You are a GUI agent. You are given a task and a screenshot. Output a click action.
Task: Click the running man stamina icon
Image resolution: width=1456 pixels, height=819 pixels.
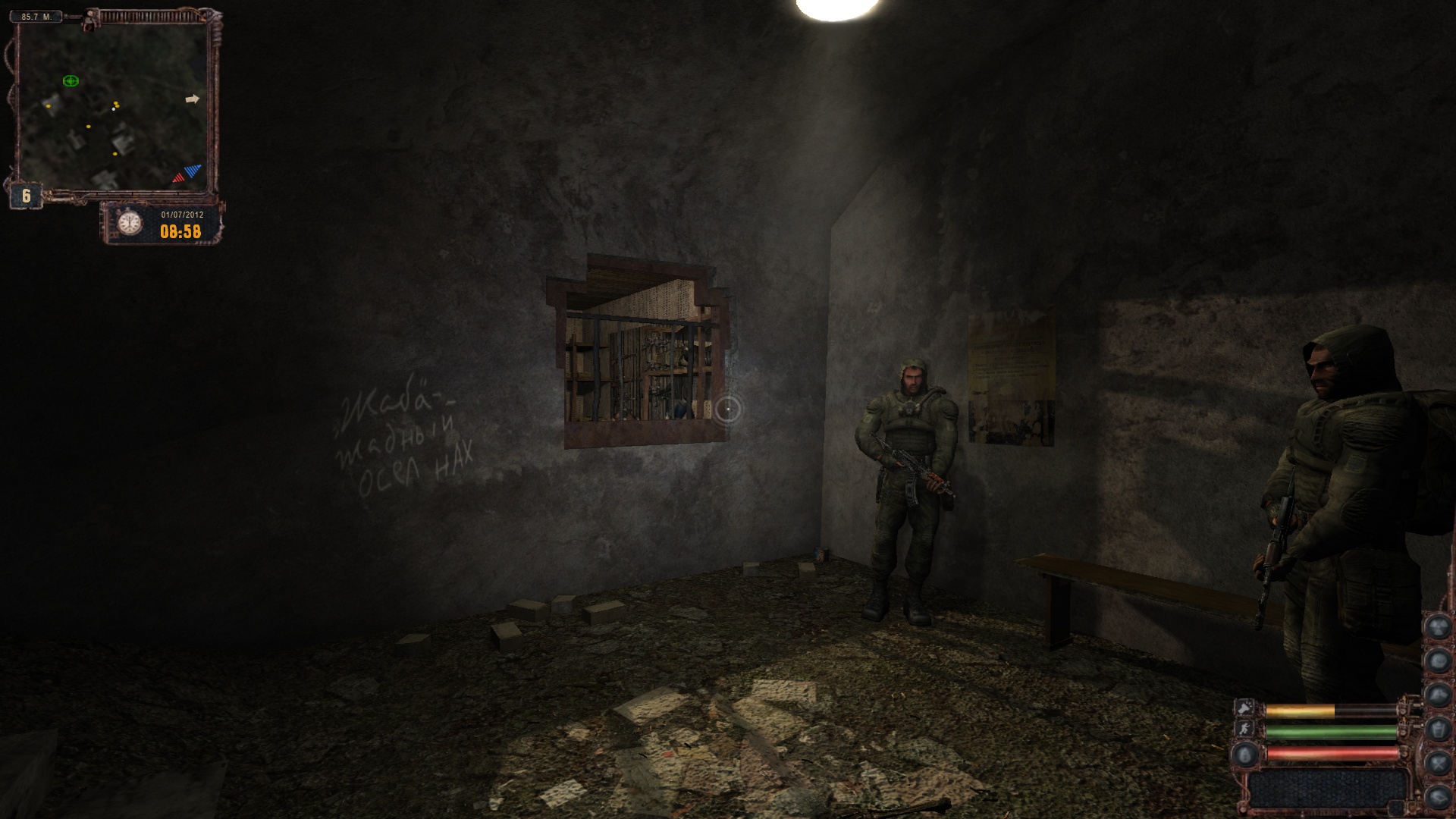[x=1245, y=730]
